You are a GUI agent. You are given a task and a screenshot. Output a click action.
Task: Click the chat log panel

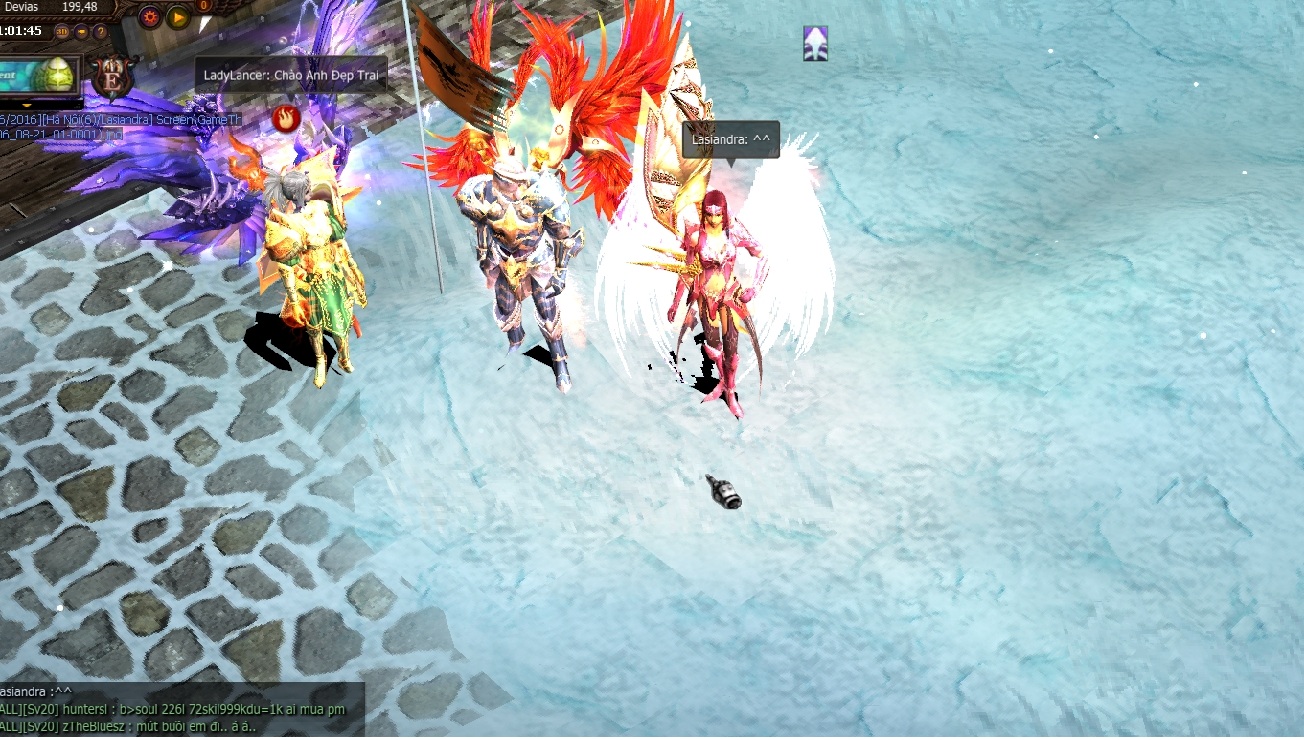180,710
